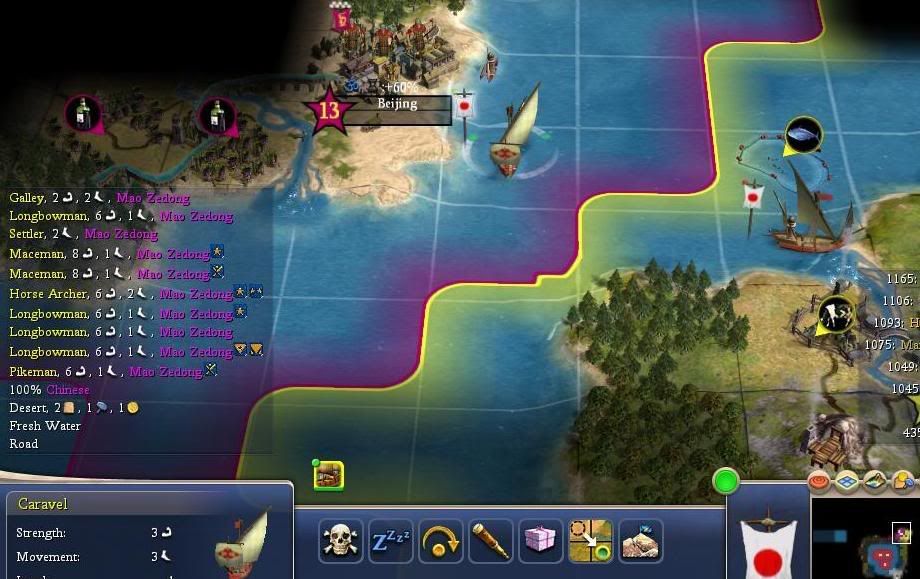The width and height of the screenshot is (920, 579).
Task: Toggle the blue grid tile button
Action: [848, 482]
